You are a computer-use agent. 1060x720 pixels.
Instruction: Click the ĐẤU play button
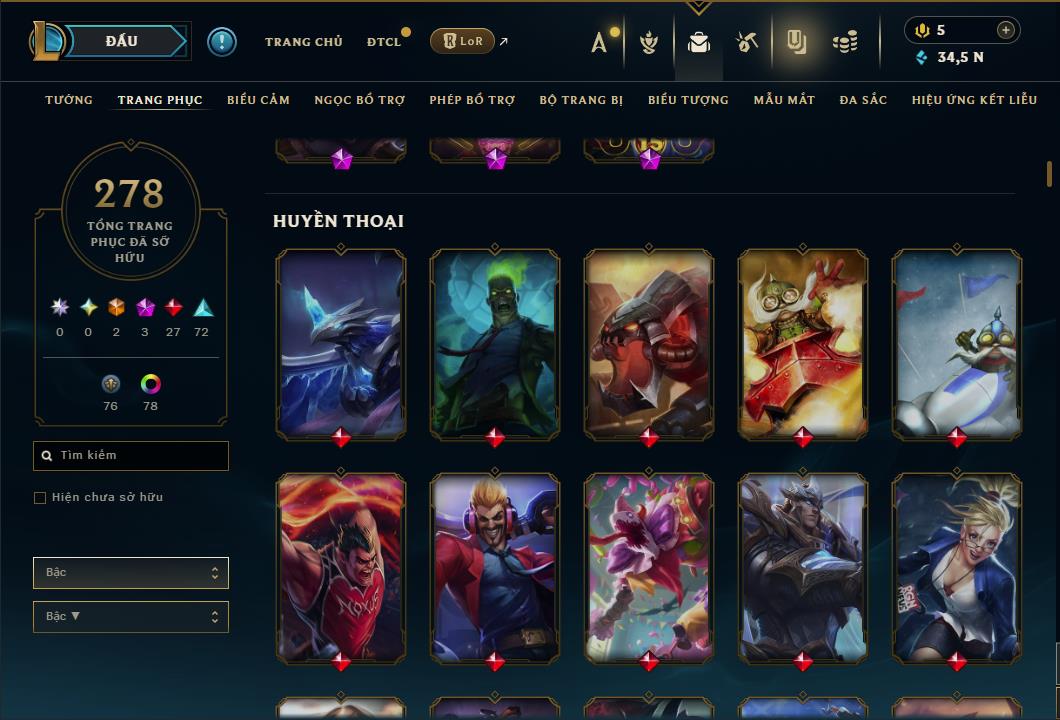[121, 41]
